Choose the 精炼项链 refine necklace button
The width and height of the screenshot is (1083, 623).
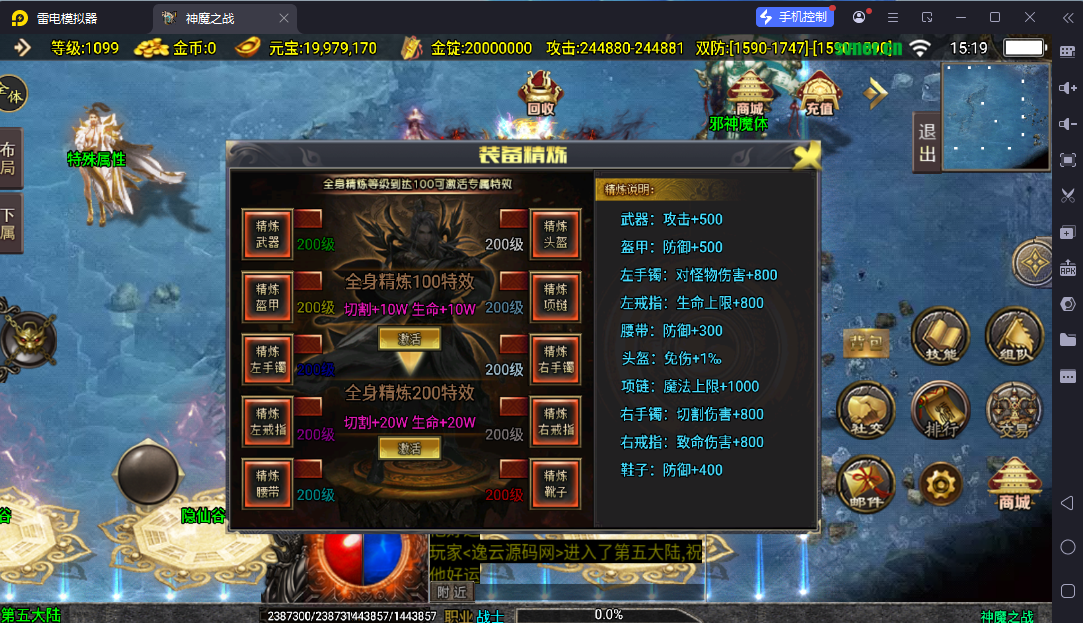click(x=555, y=297)
